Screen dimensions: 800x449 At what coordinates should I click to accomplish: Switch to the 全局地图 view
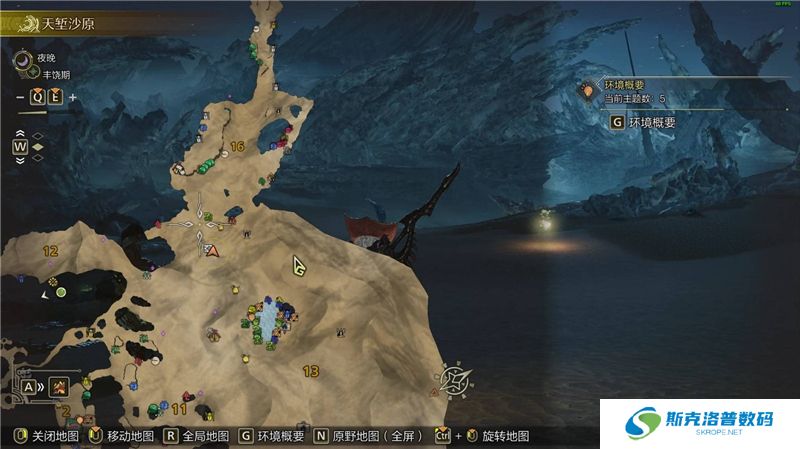[x=198, y=437]
